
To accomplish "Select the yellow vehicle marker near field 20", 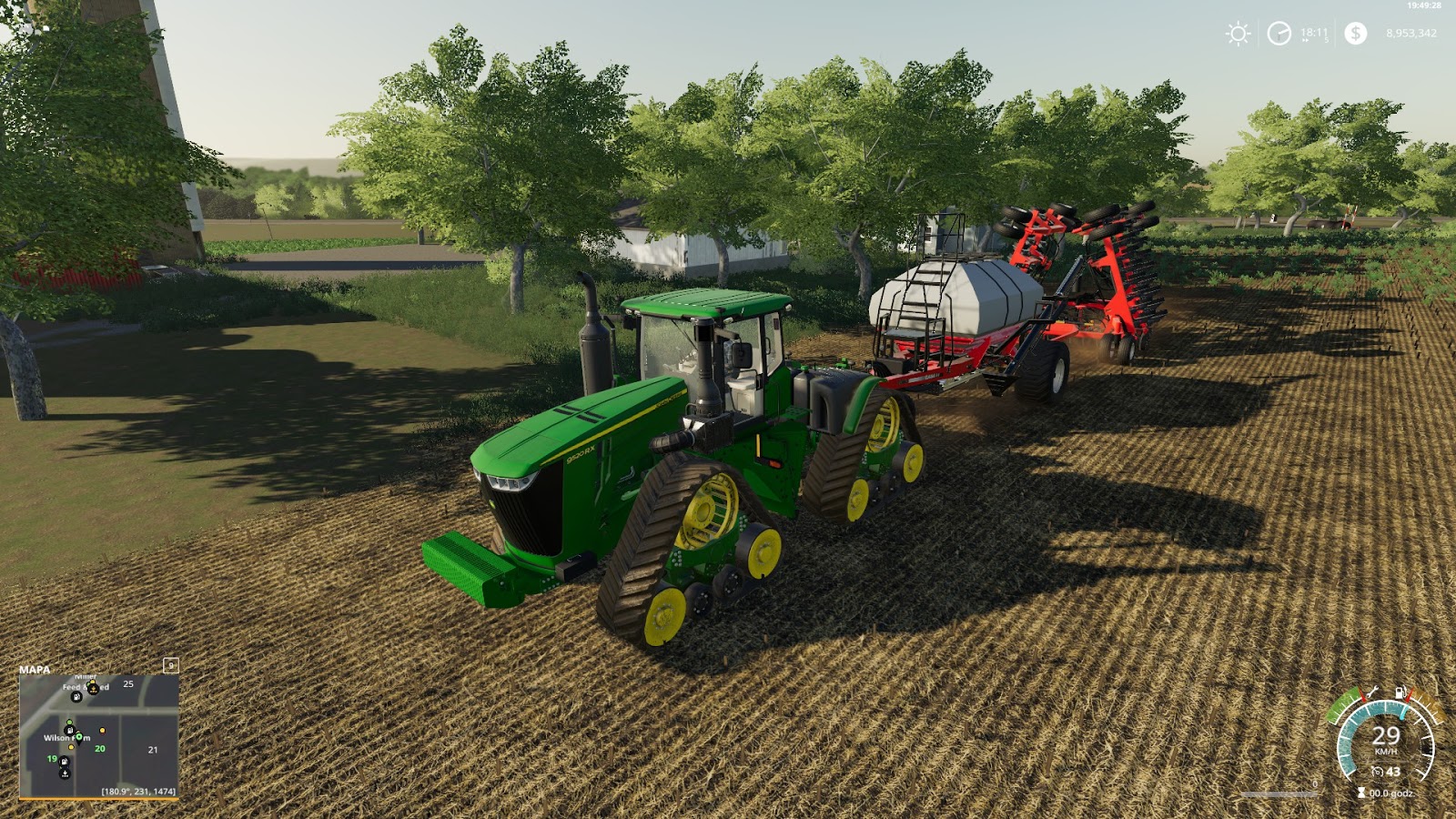I will click(102, 730).
